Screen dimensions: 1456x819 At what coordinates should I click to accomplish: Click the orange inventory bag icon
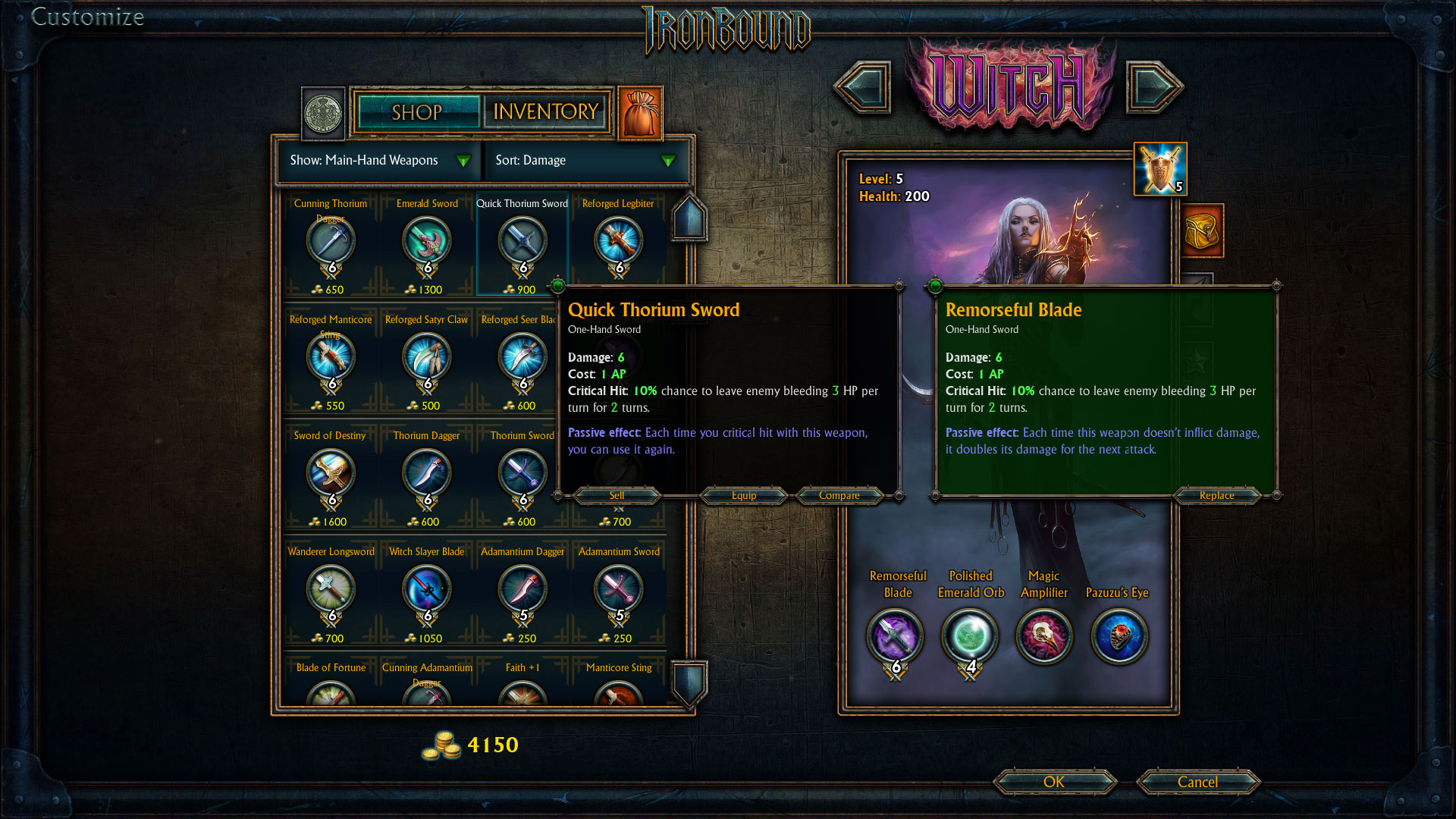(641, 113)
